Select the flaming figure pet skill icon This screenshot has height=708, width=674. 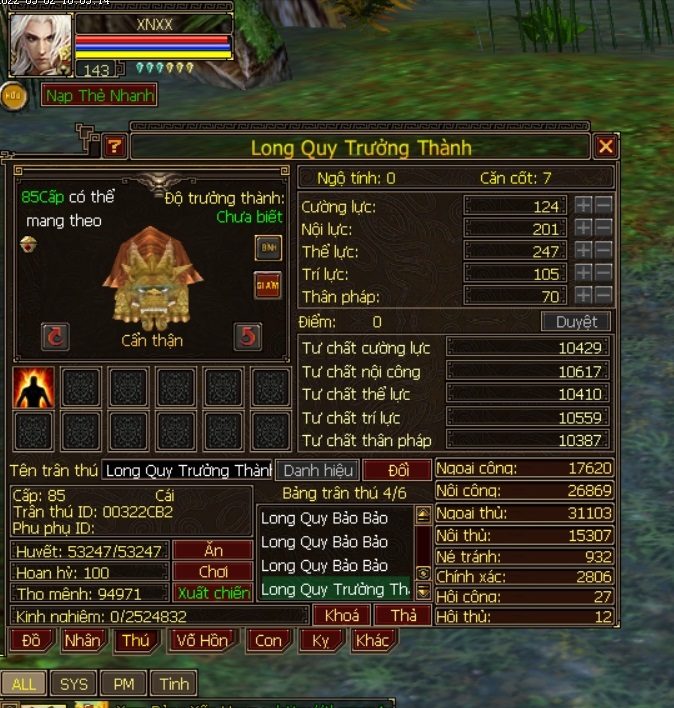(x=33, y=387)
